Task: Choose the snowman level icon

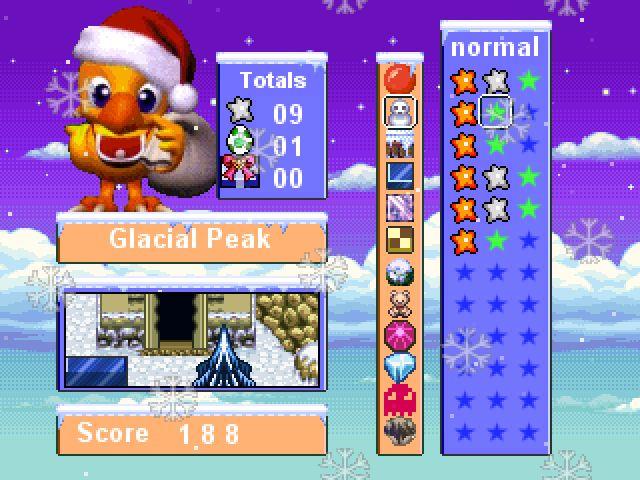Action: pos(400,110)
